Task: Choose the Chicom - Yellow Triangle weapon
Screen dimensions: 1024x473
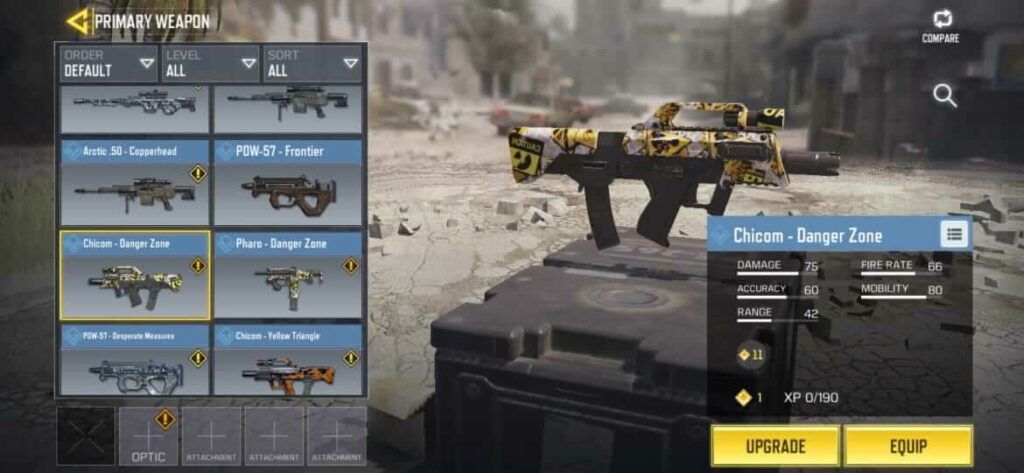Action: [x=288, y=360]
